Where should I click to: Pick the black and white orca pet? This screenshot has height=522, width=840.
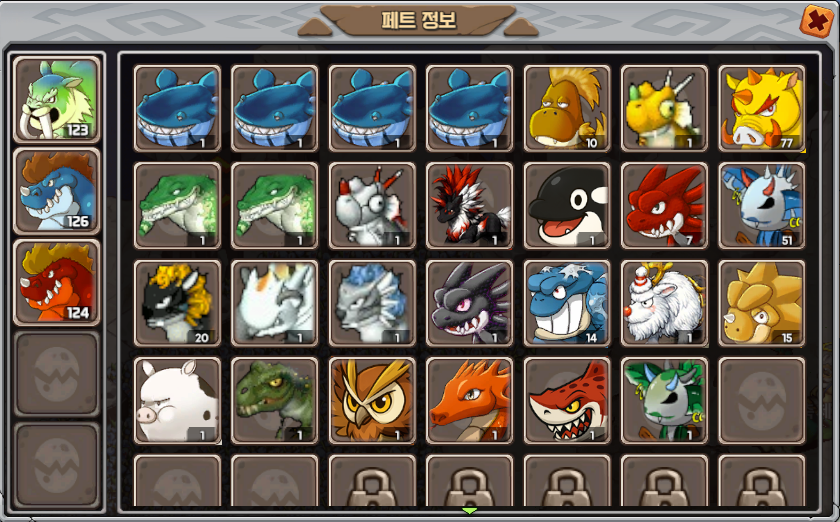pos(567,205)
